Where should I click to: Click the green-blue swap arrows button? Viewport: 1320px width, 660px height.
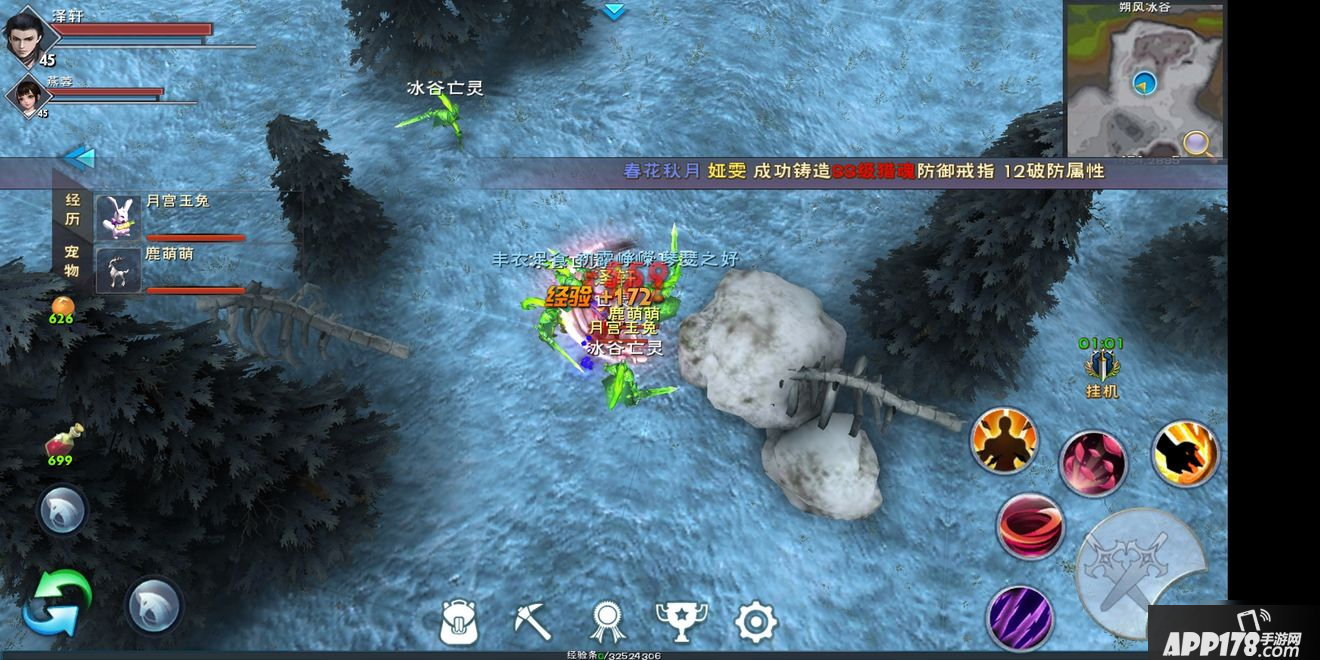point(57,602)
